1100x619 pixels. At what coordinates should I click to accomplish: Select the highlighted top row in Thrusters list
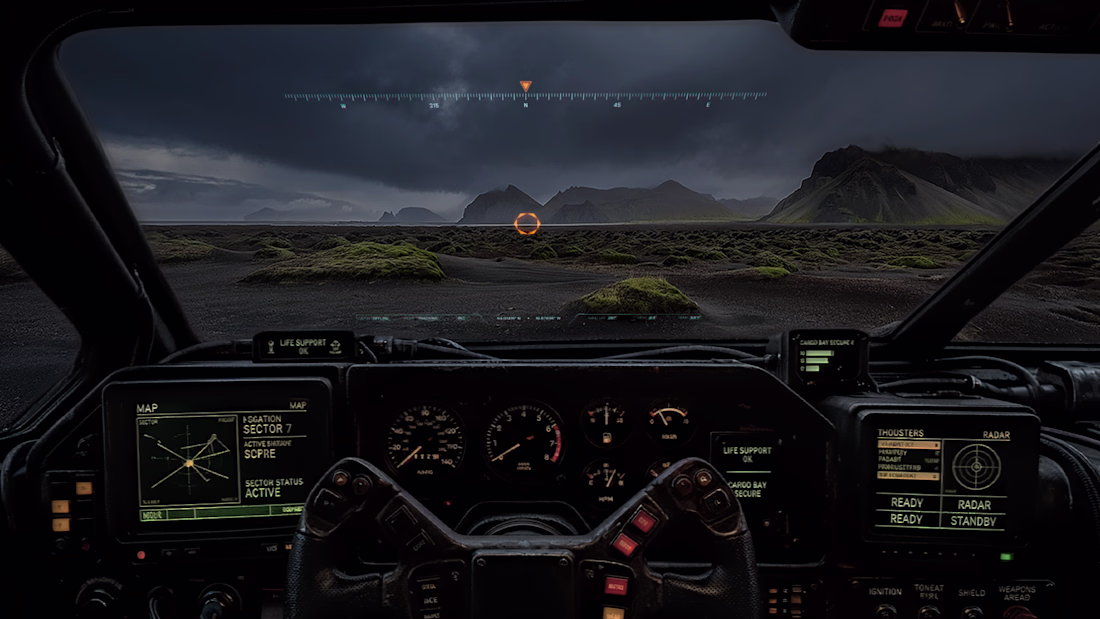[908, 444]
